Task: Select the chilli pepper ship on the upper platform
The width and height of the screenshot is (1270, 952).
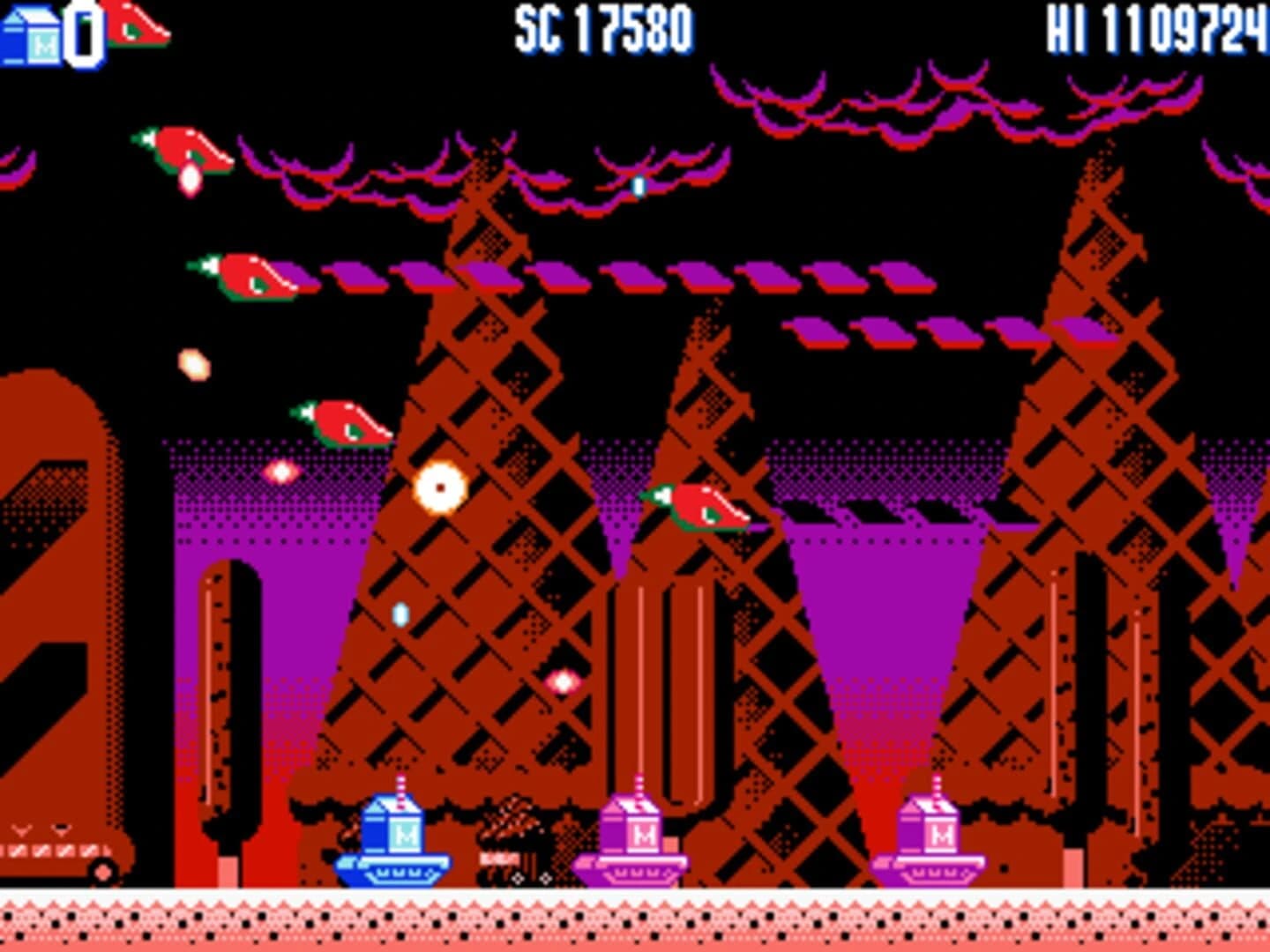Action: (x=251, y=278)
